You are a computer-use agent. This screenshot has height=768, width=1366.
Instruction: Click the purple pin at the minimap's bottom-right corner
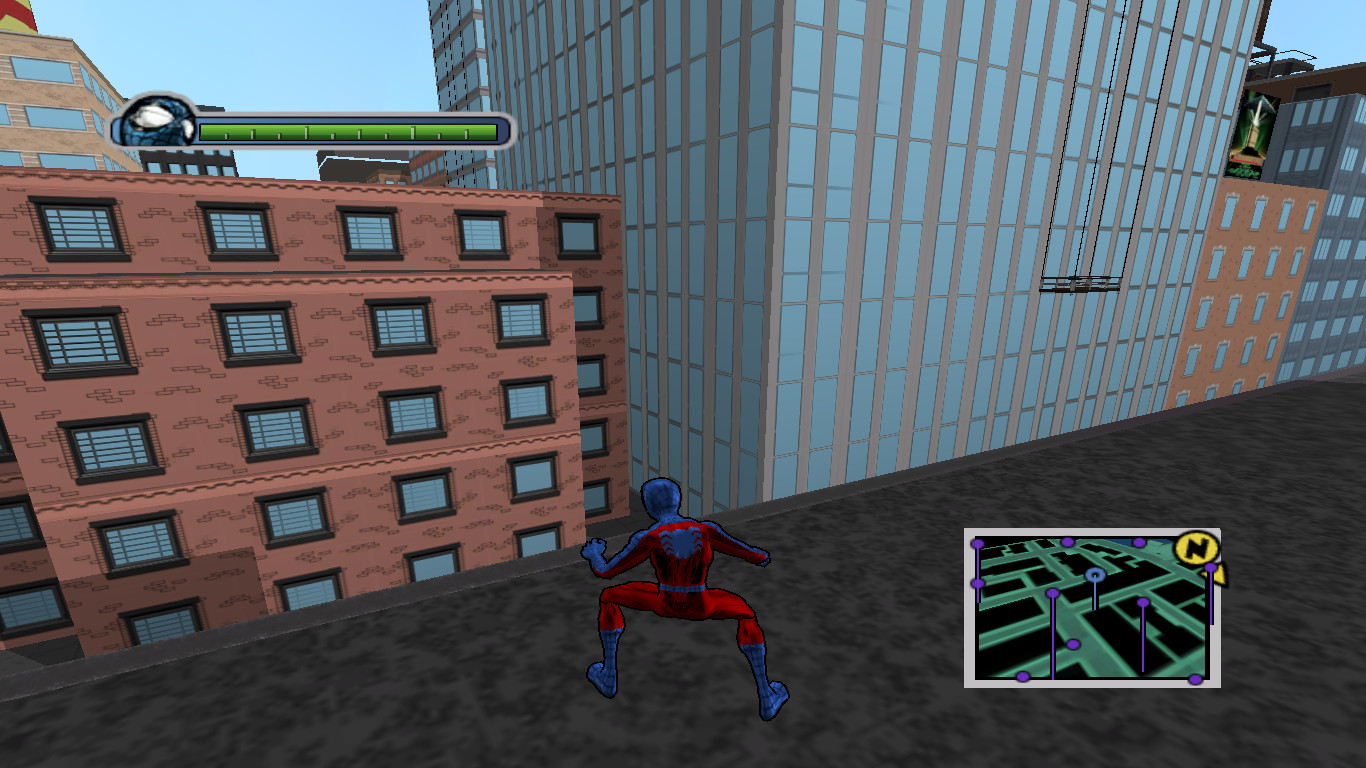tap(1194, 680)
